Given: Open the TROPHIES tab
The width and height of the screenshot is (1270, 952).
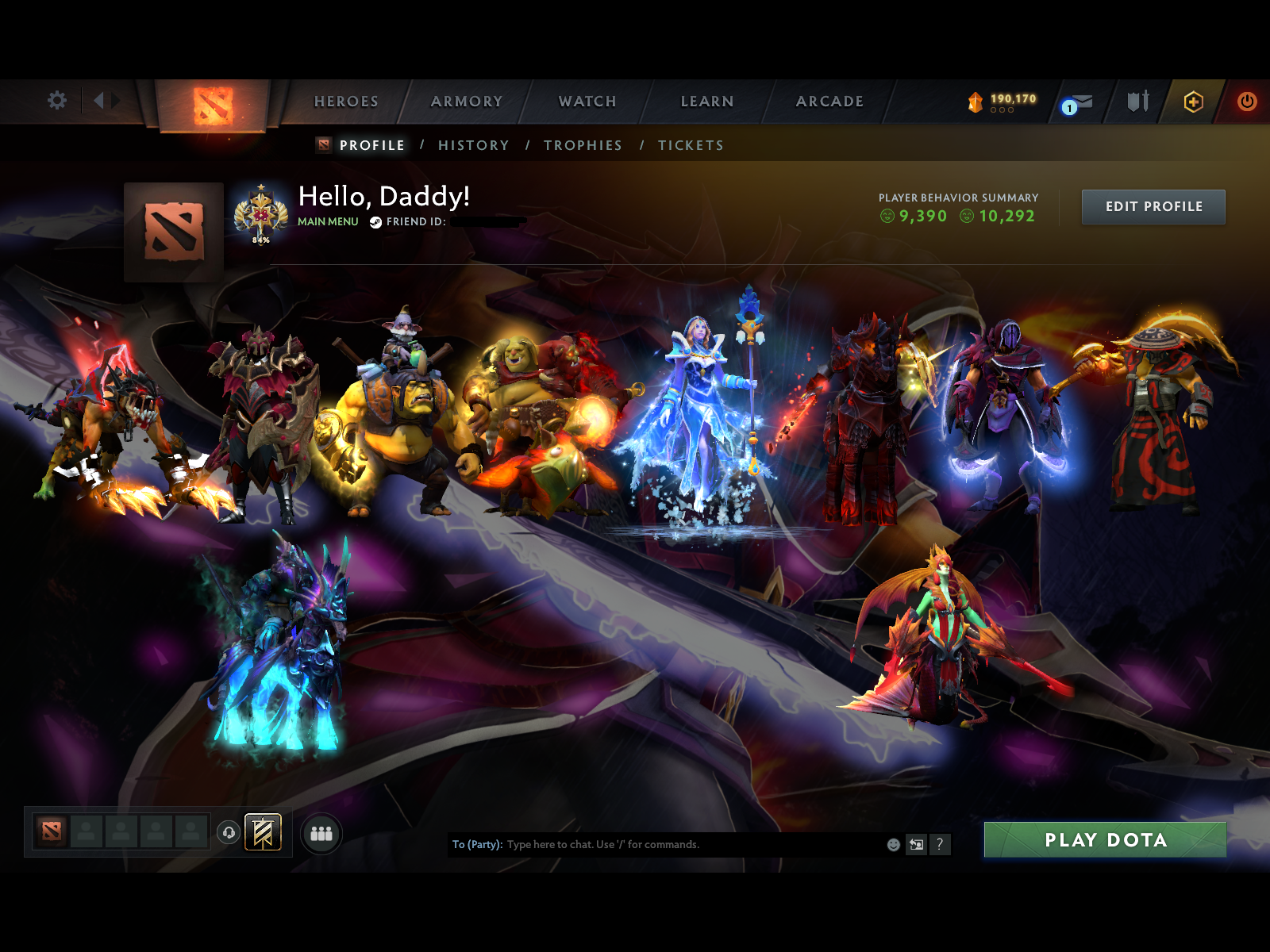Looking at the screenshot, I should point(583,145).
